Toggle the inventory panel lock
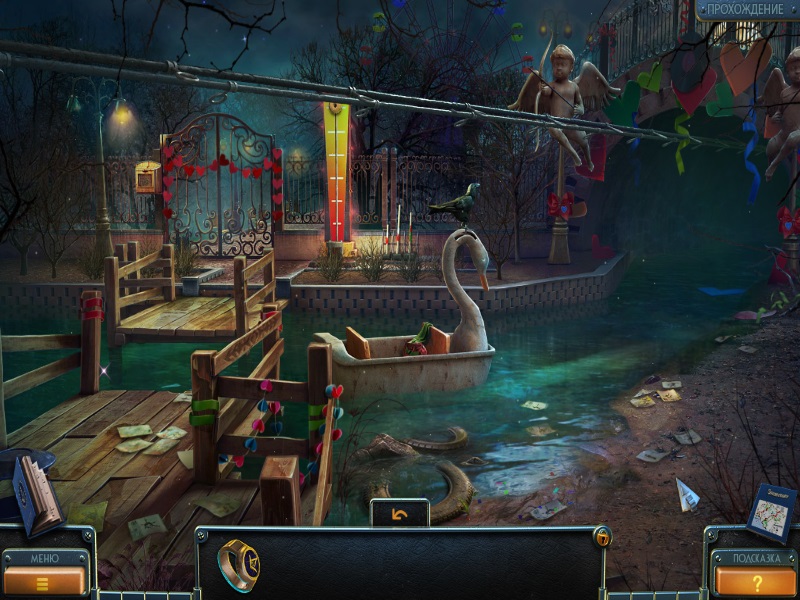This screenshot has height=600, width=800. (x=602, y=538)
